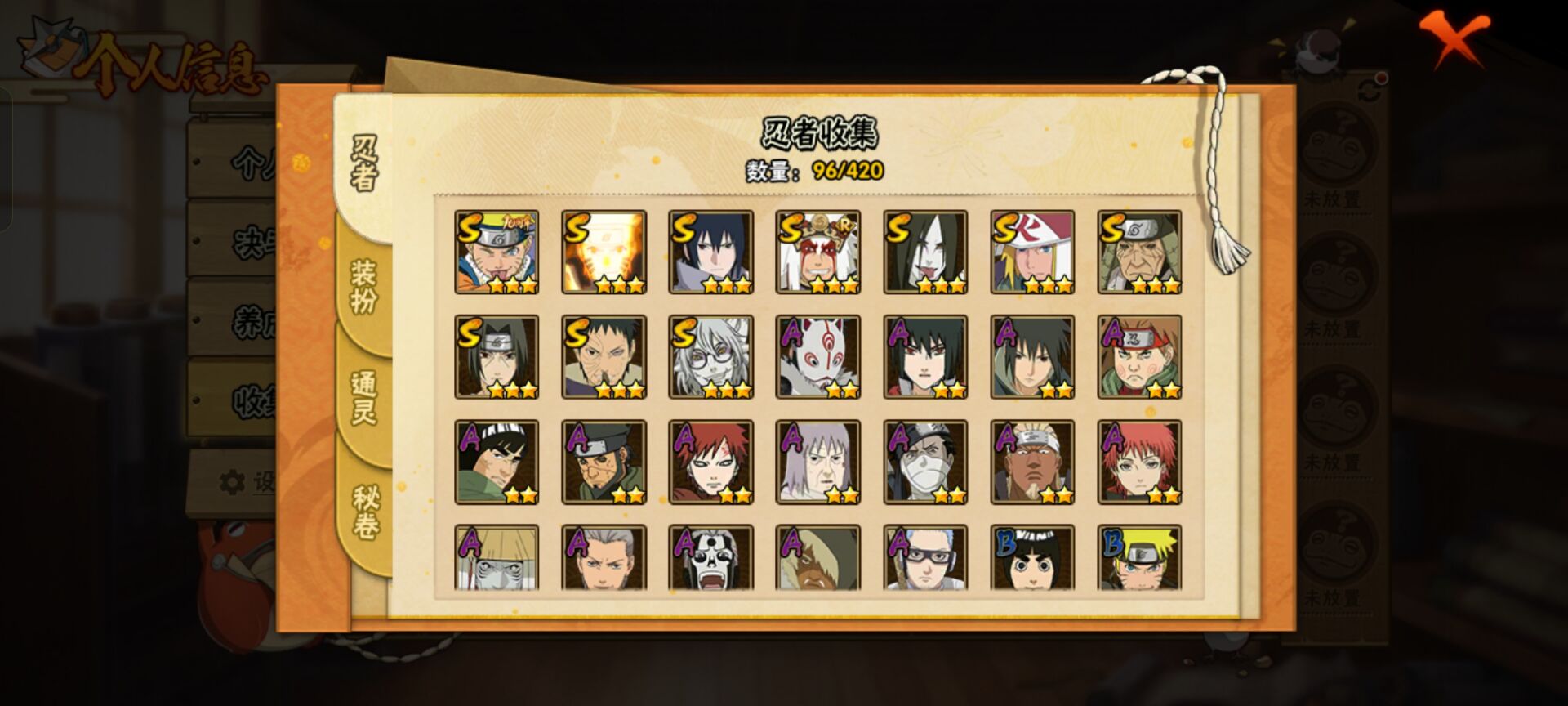Select the A-rank Might Guy card
The height and width of the screenshot is (706, 1568).
497,462
